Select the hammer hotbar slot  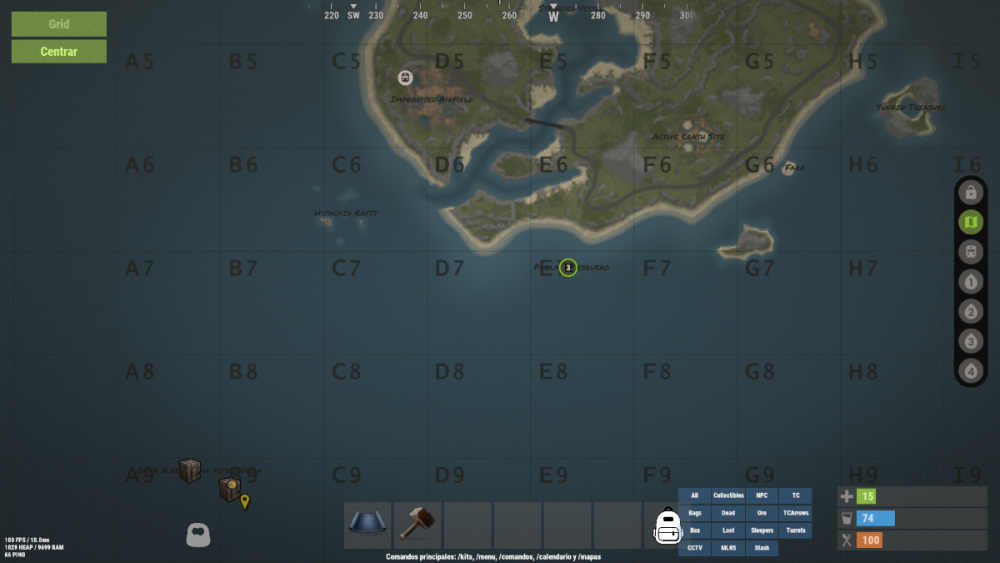[x=418, y=525]
